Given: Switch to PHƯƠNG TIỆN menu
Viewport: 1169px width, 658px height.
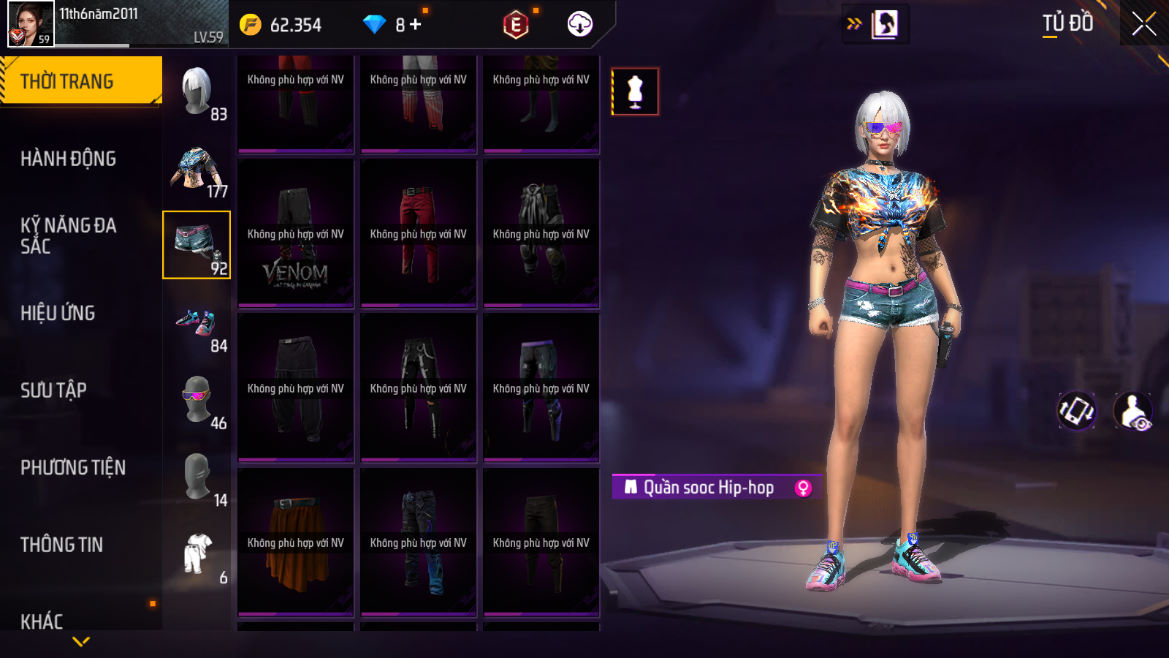Looking at the screenshot, I should [x=73, y=467].
